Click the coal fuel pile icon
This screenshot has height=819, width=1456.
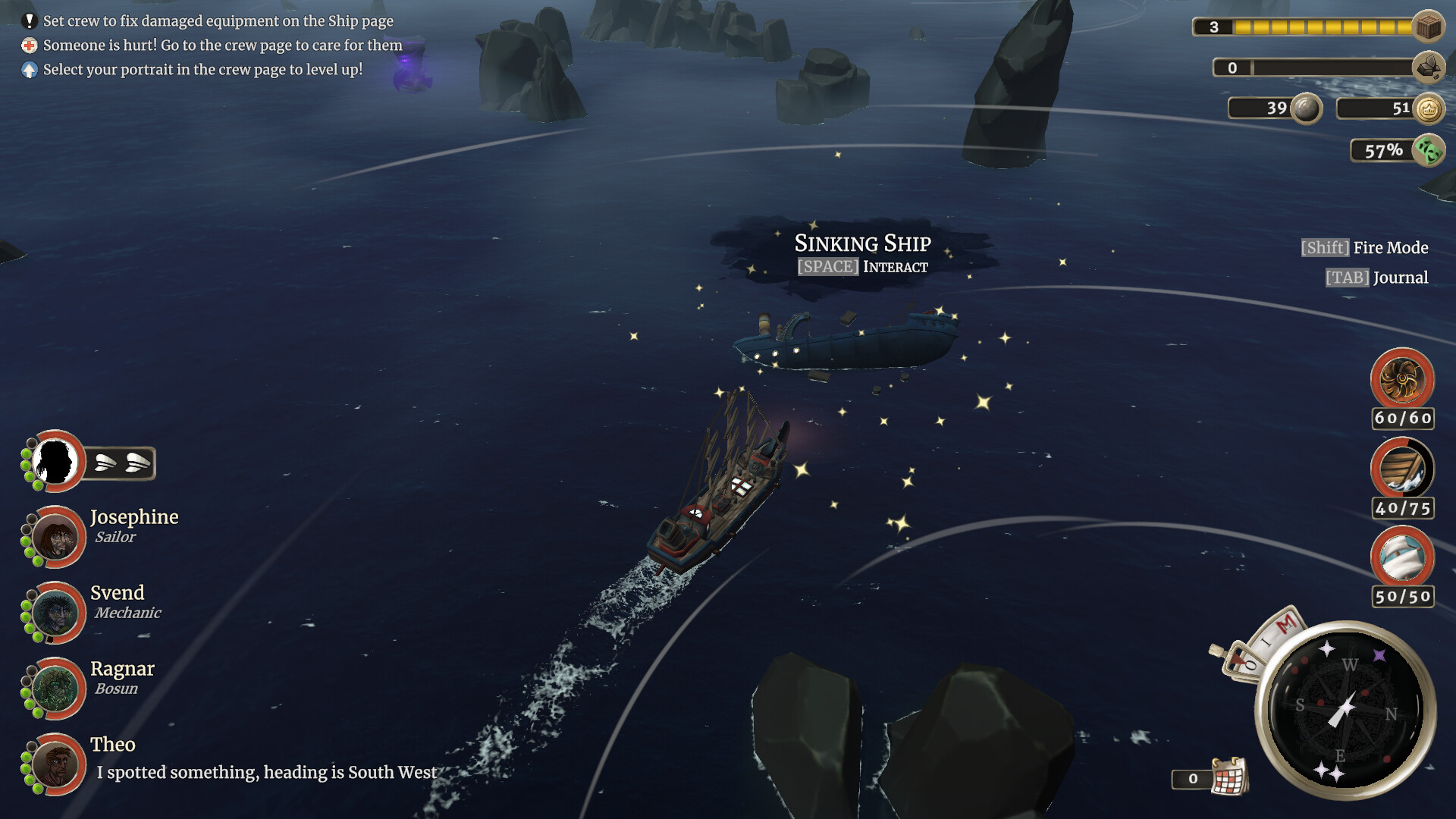point(1429,68)
